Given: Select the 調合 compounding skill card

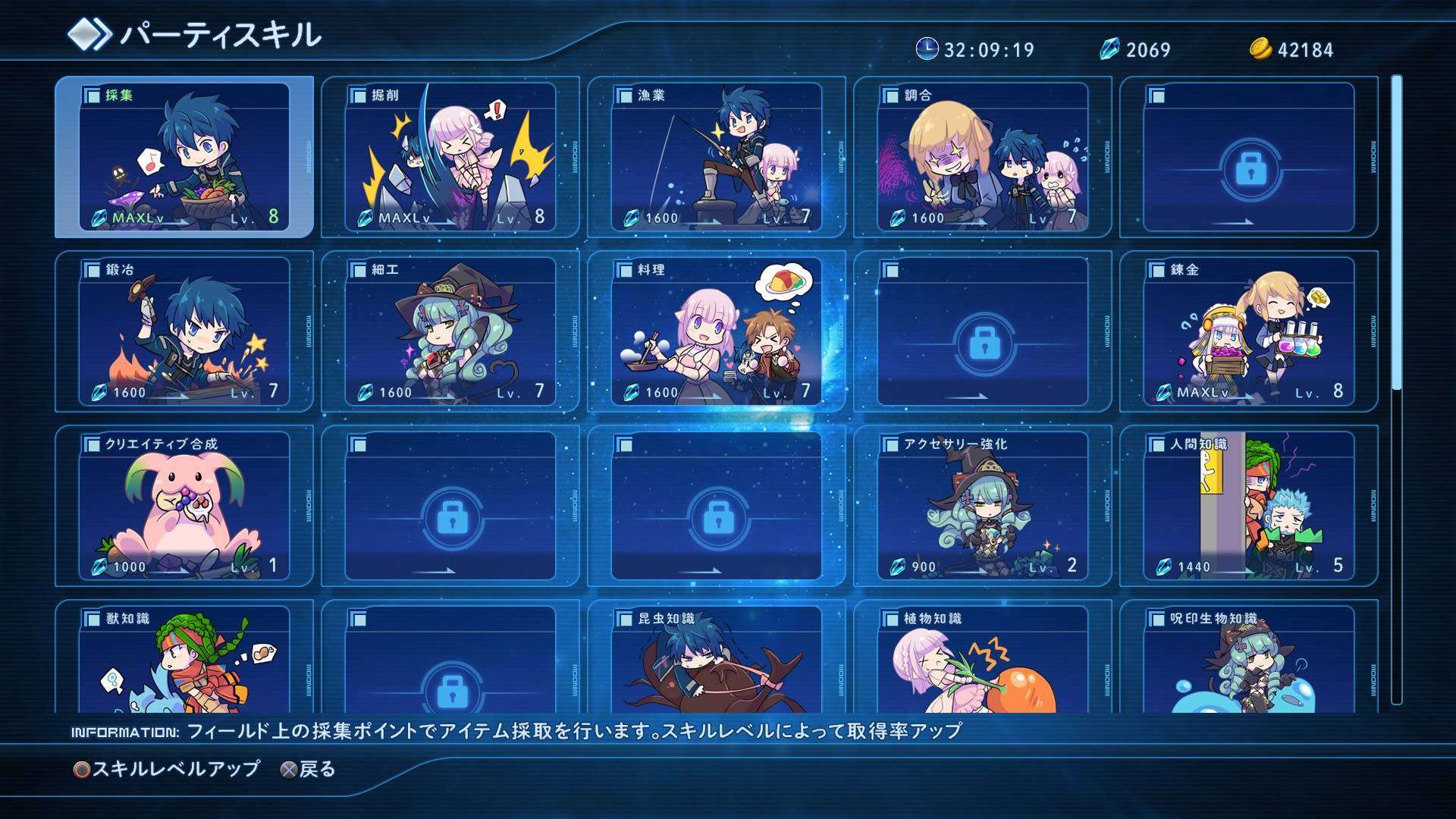Looking at the screenshot, I should tap(983, 157).
